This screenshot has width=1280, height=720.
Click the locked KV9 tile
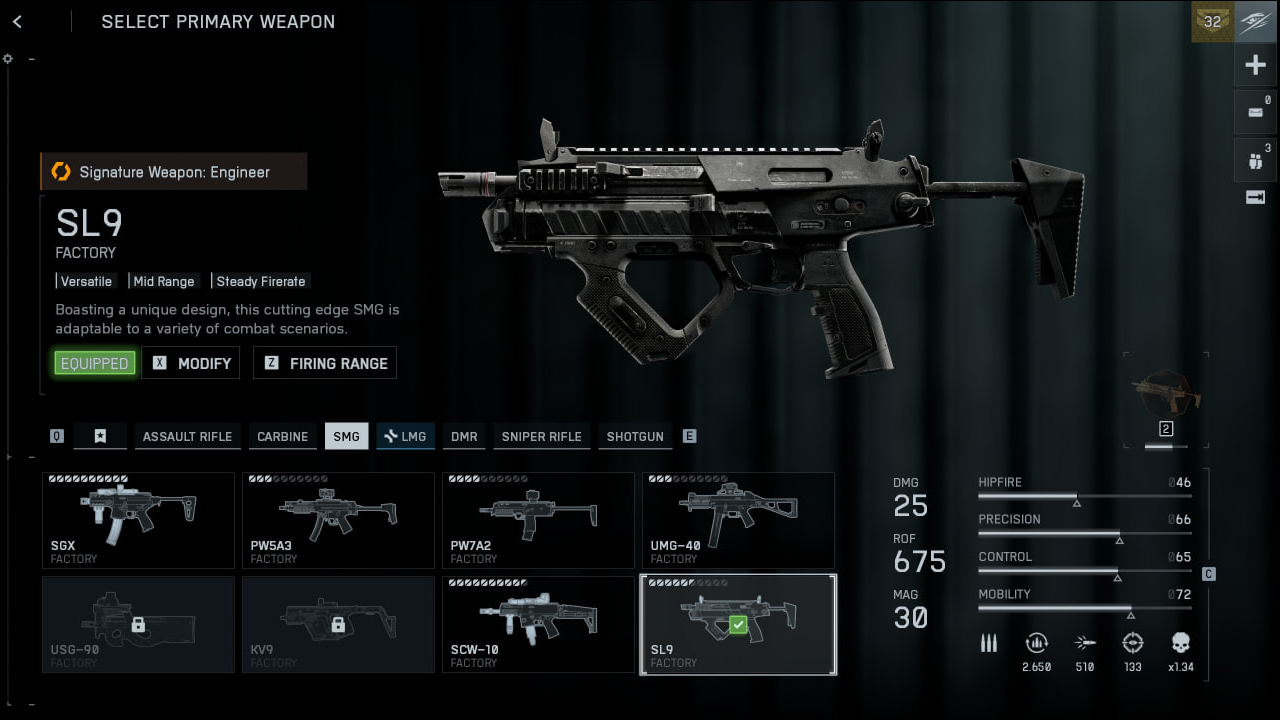point(338,624)
